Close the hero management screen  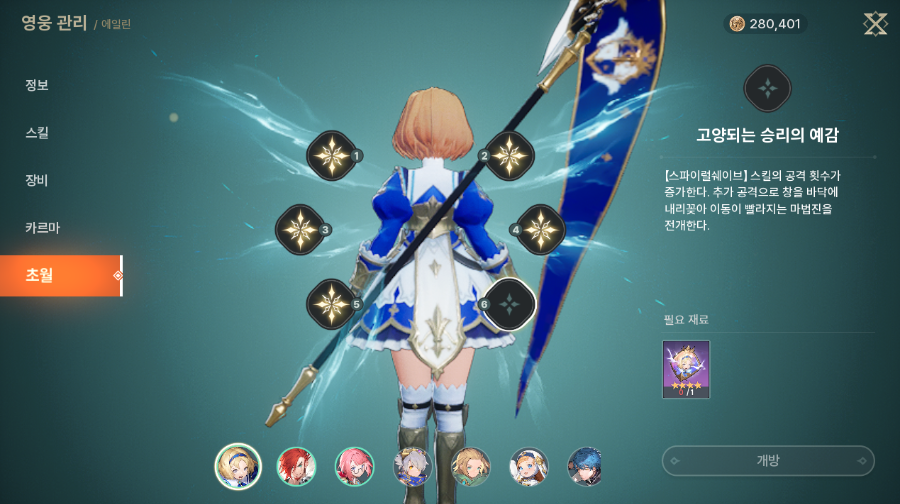(x=875, y=24)
